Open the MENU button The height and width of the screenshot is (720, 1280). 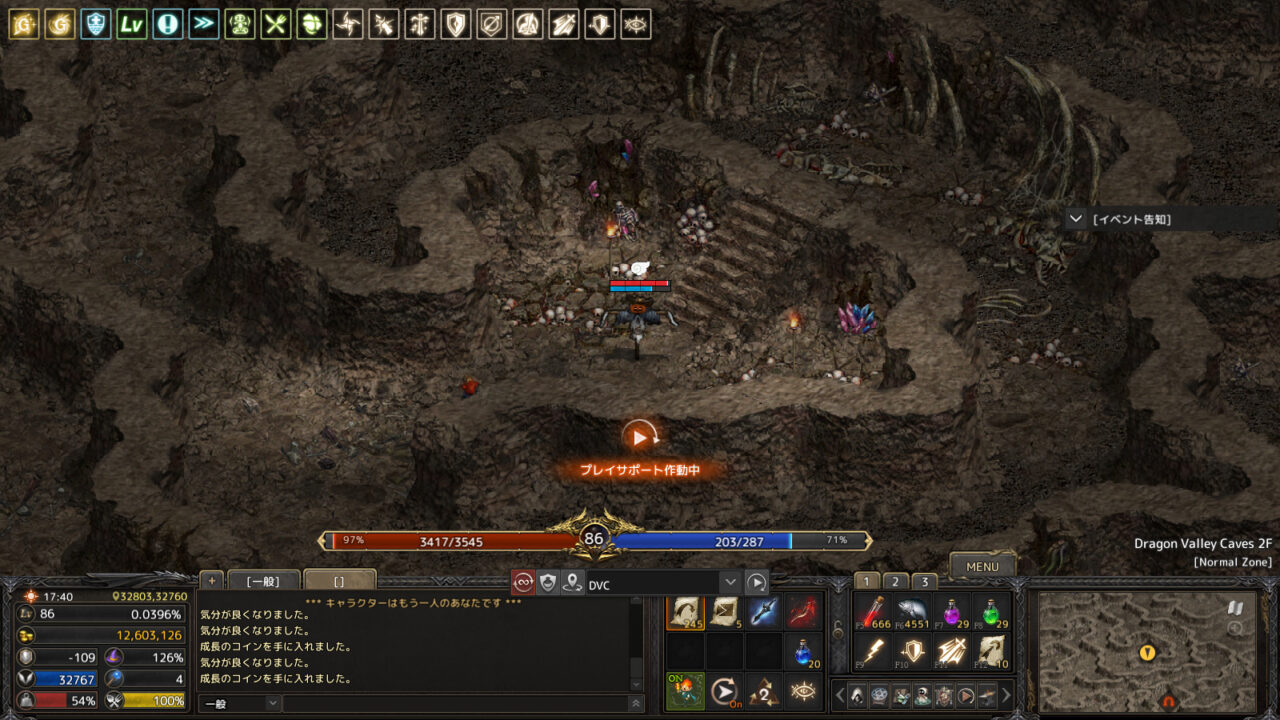point(982,566)
